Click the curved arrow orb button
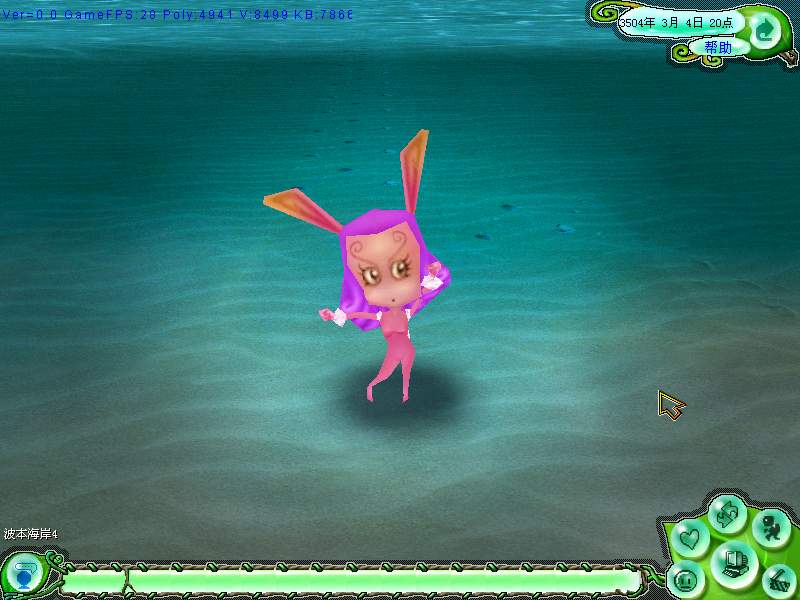The image size is (800, 600). click(765, 30)
